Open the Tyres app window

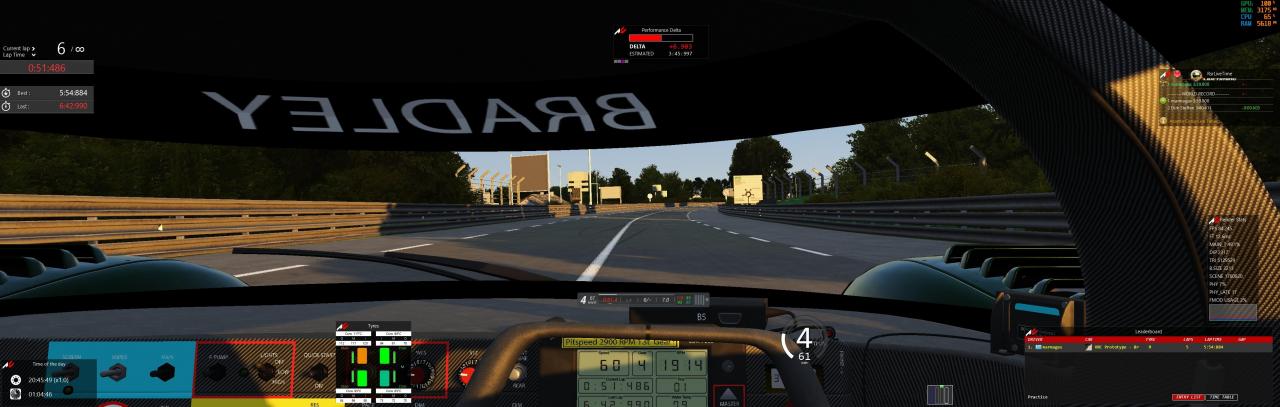coord(371,364)
